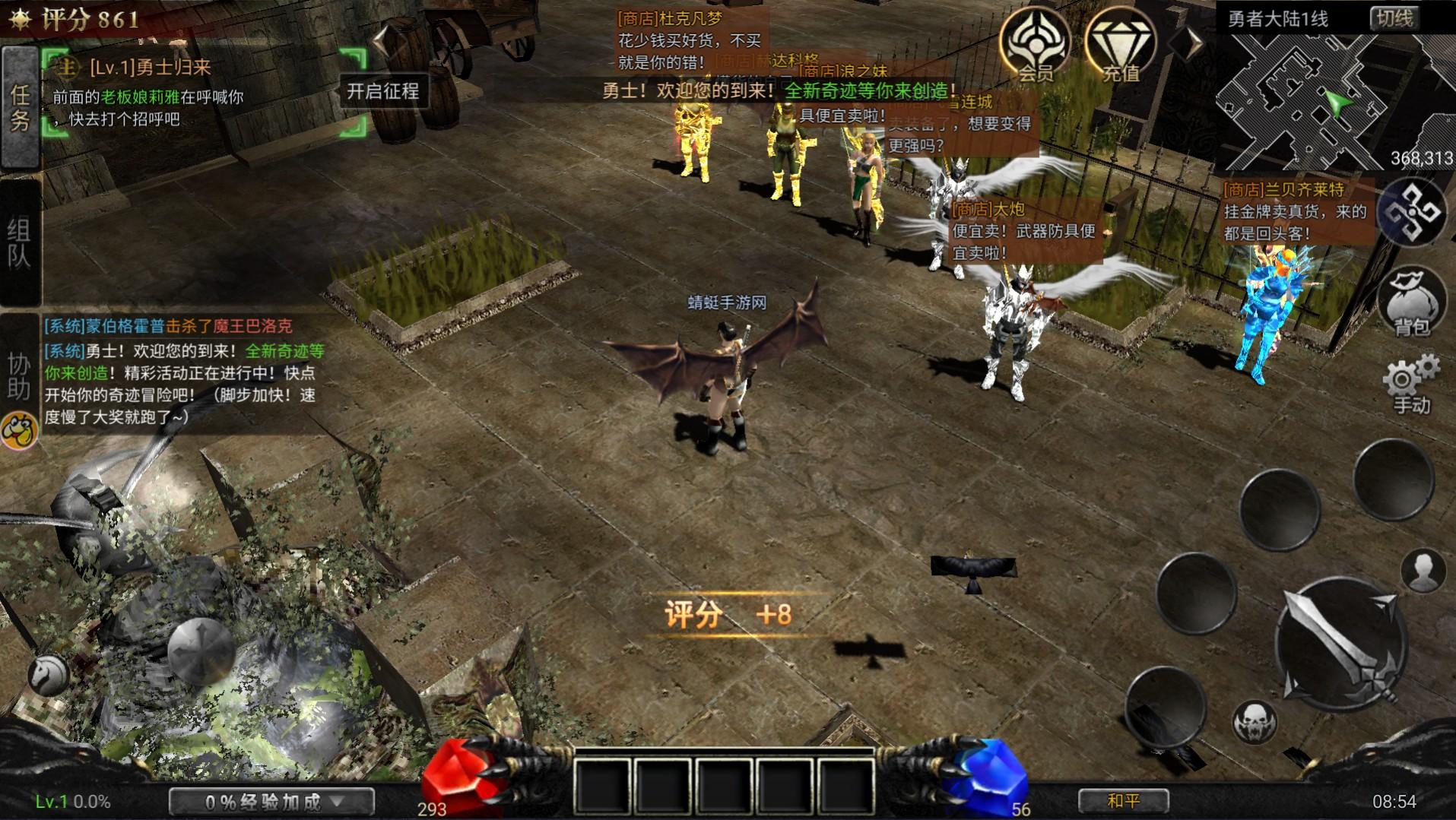Viewport: 1456px width, 820px height.
Task: Open the 充值 recharge diamond icon
Action: [x=1120, y=47]
